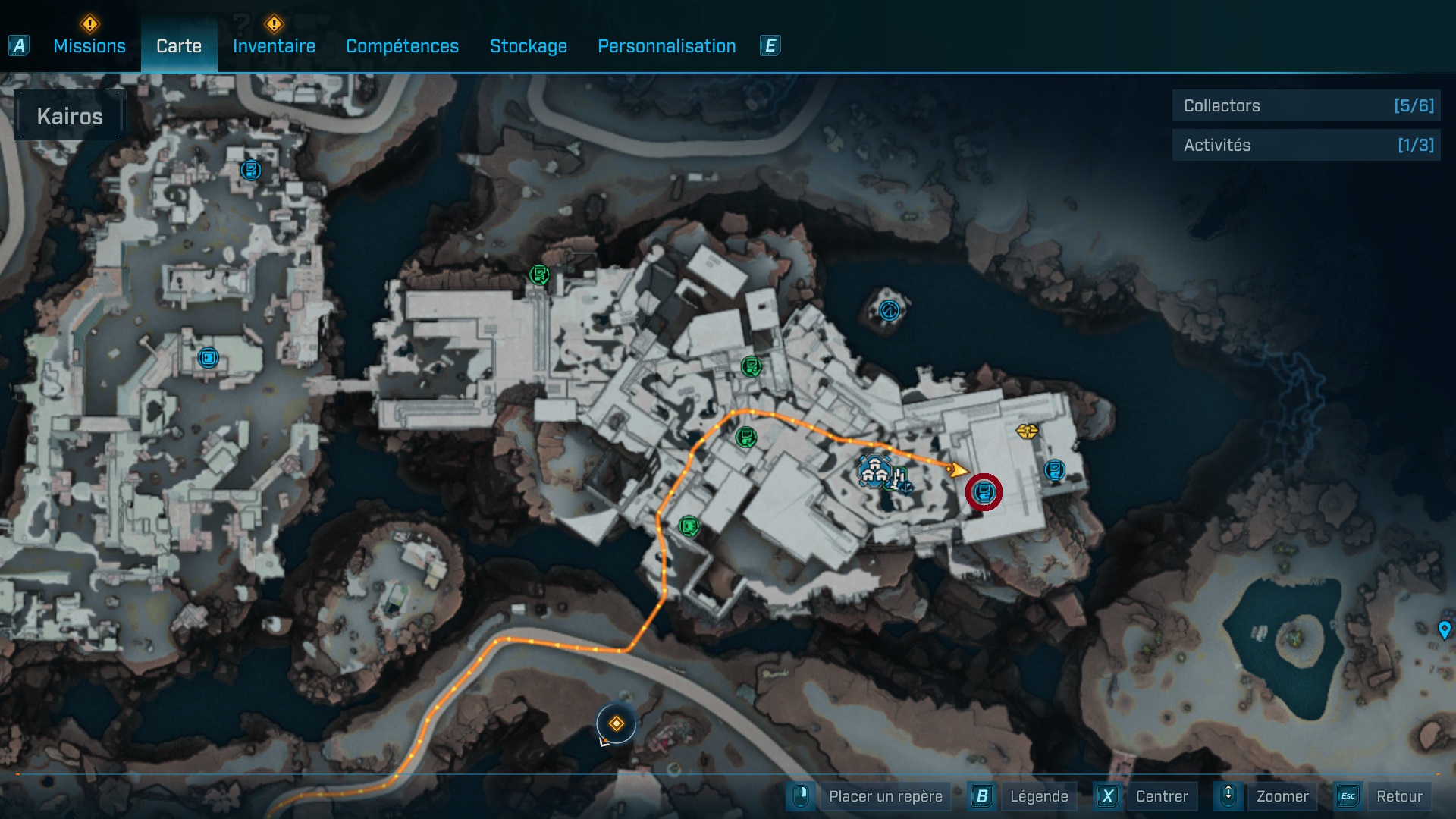The image size is (1456, 819).
Task: Select the yellow marker on the map
Action: [1027, 431]
